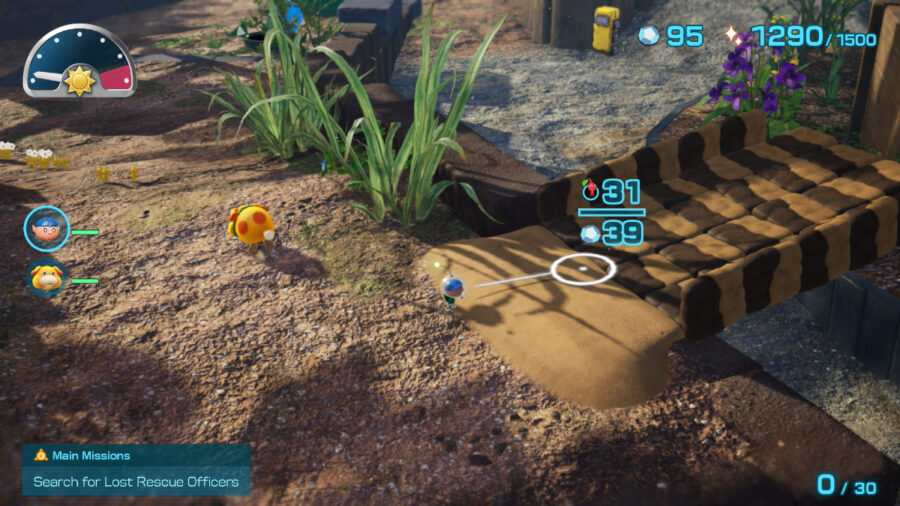
Task: Open the Main Missions objective tracker
Action: click(x=136, y=469)
